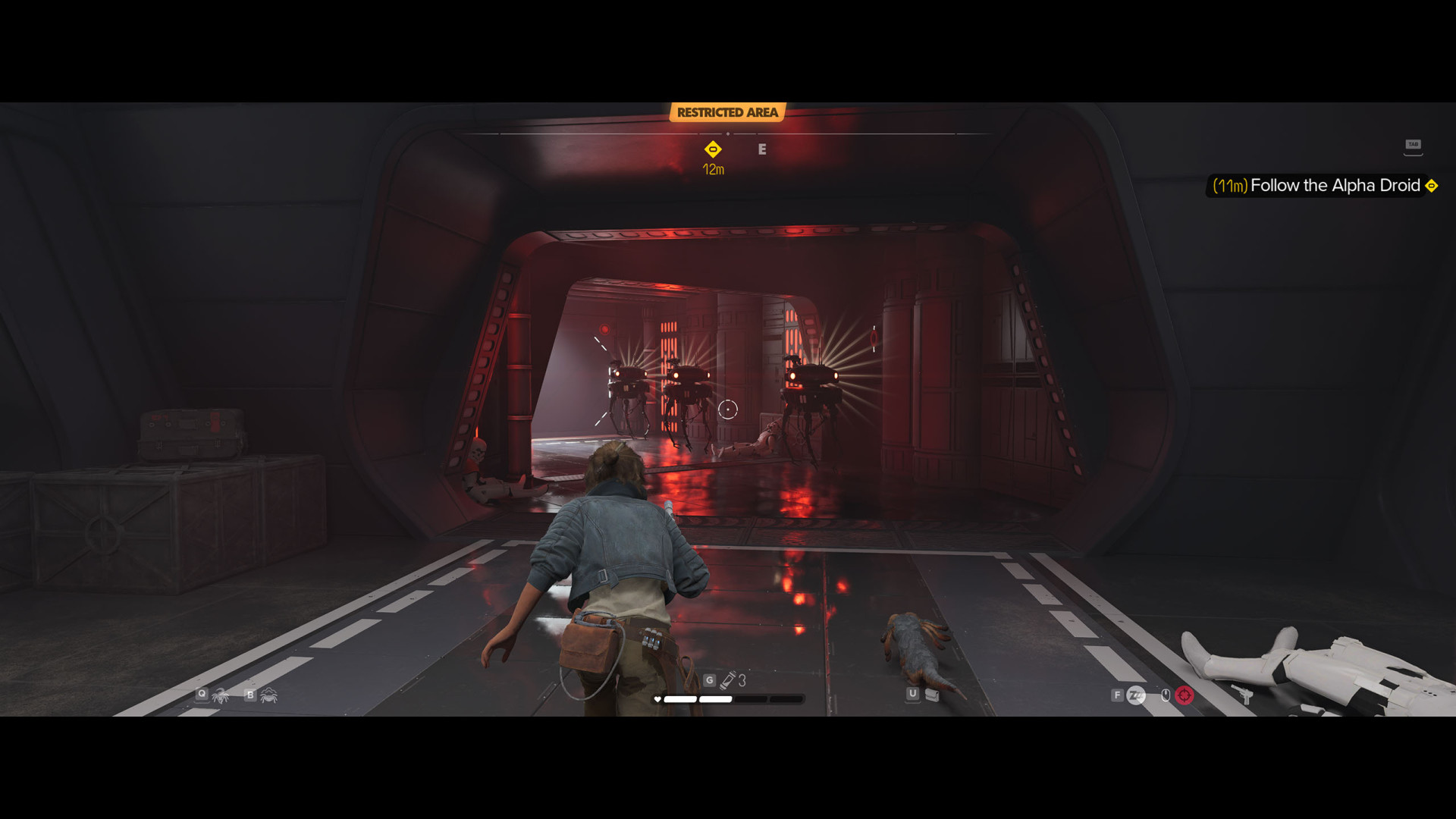
Task: Trigger the Nix creature icon beside B
Action: [x=268, y=695]
